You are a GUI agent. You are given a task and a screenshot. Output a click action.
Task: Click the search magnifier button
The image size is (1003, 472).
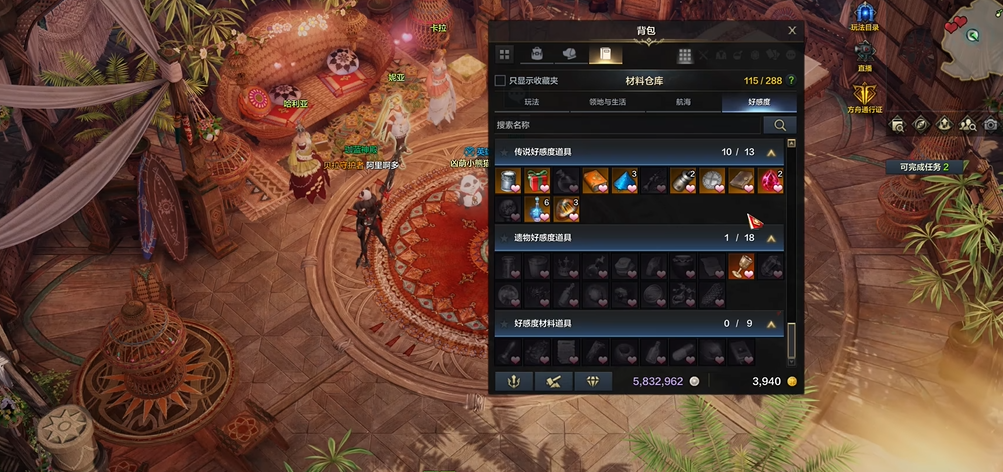tap(779, 125)
